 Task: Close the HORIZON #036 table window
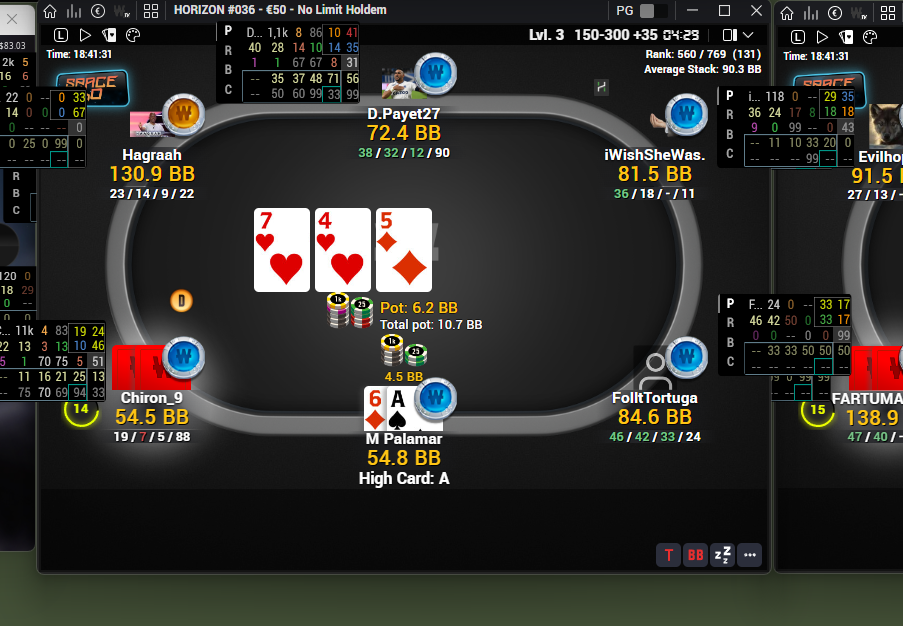click(x=755, y=11)
